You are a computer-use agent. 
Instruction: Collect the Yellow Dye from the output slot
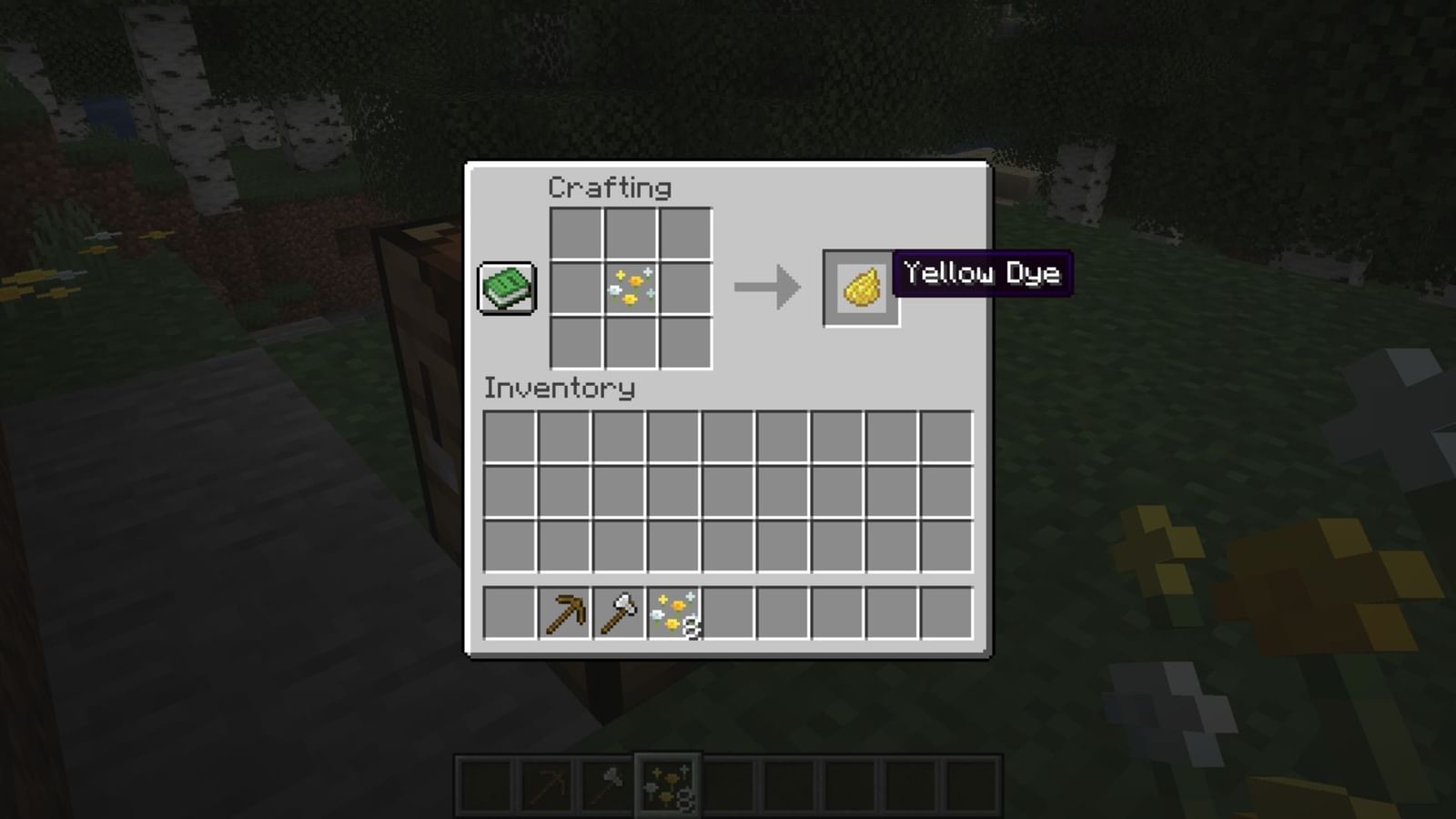(859, 289)
